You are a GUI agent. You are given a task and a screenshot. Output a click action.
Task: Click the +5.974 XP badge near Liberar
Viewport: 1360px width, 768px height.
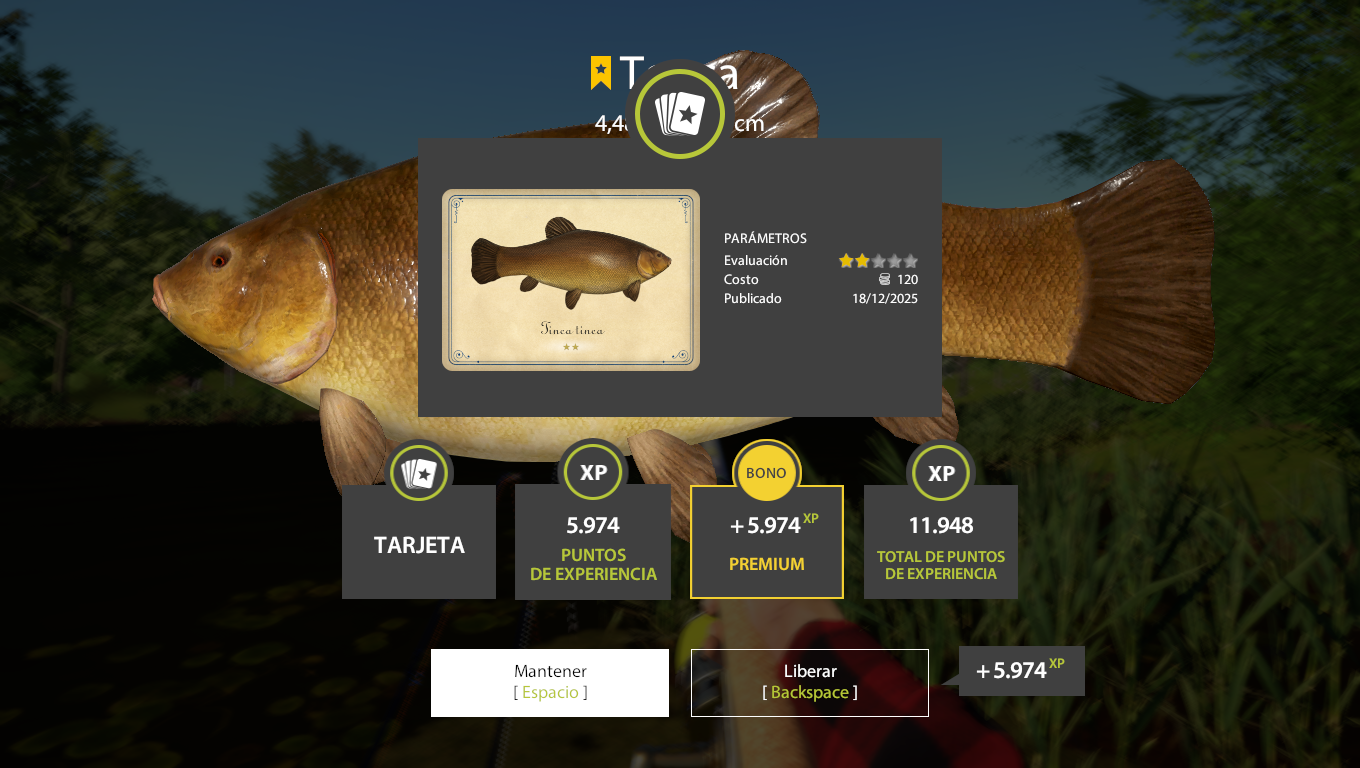click(1020, 670)
